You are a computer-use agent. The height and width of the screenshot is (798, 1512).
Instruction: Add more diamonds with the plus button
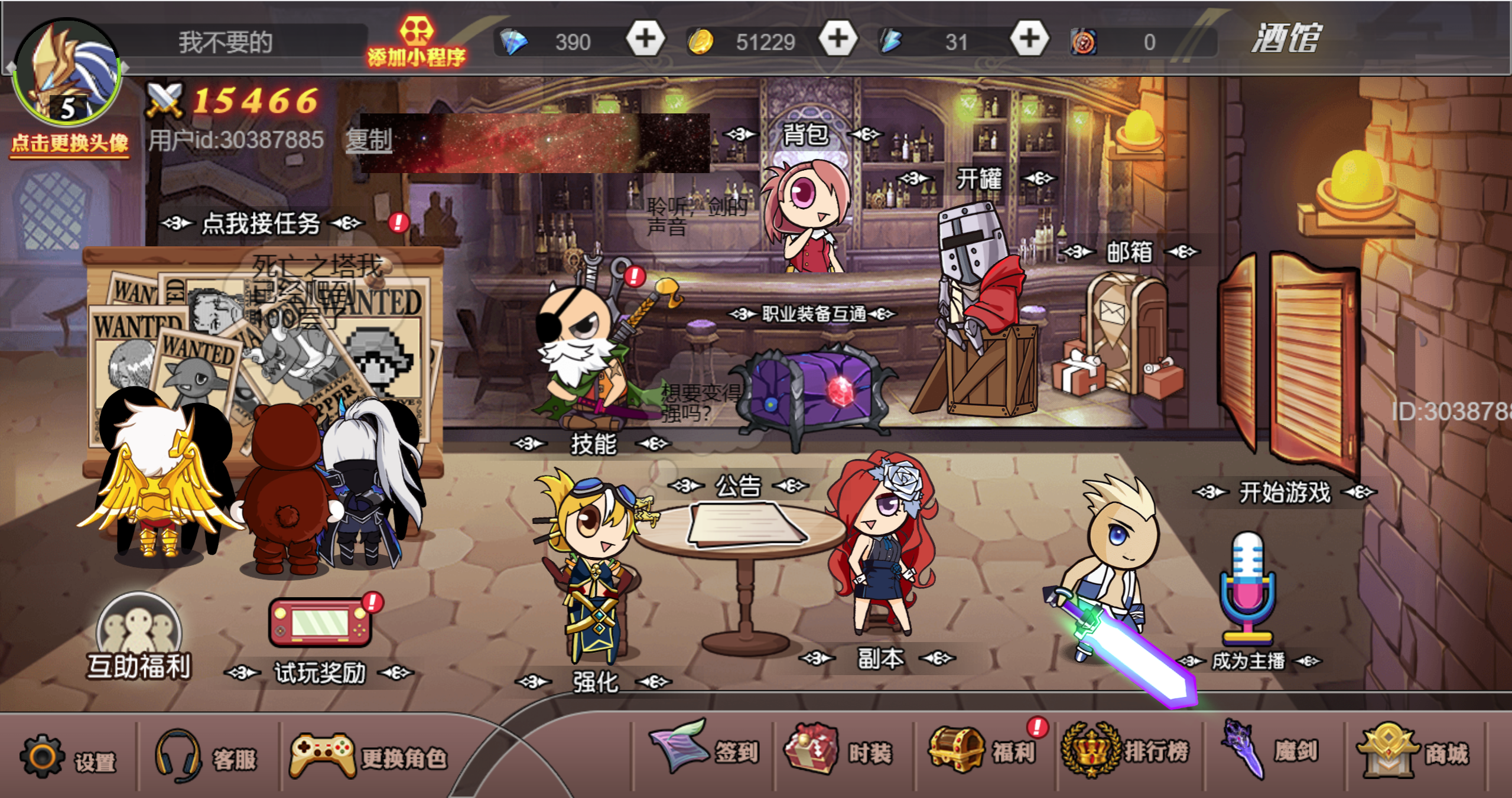pos(645,40)
